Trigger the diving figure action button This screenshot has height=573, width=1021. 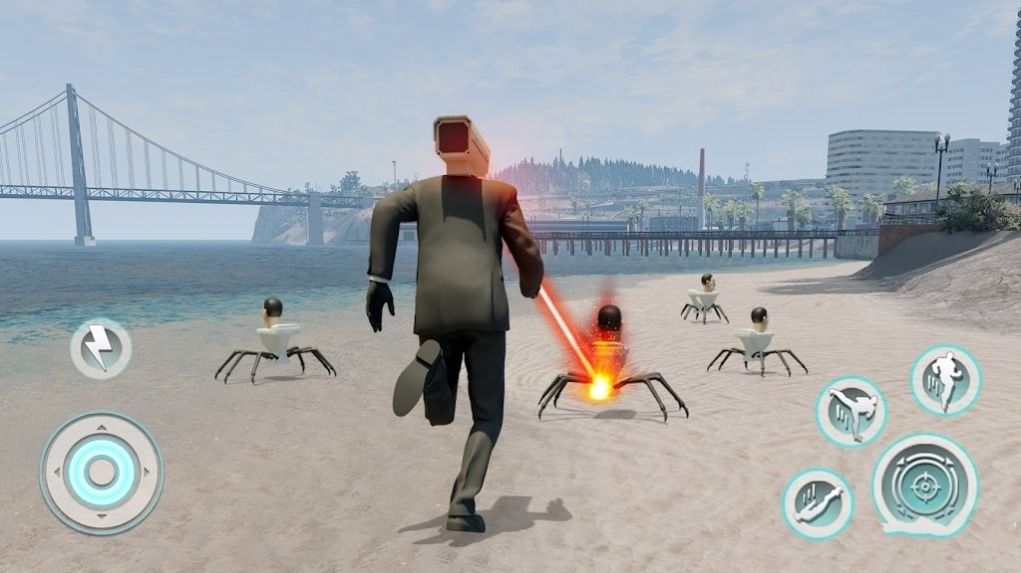(817, 504)
